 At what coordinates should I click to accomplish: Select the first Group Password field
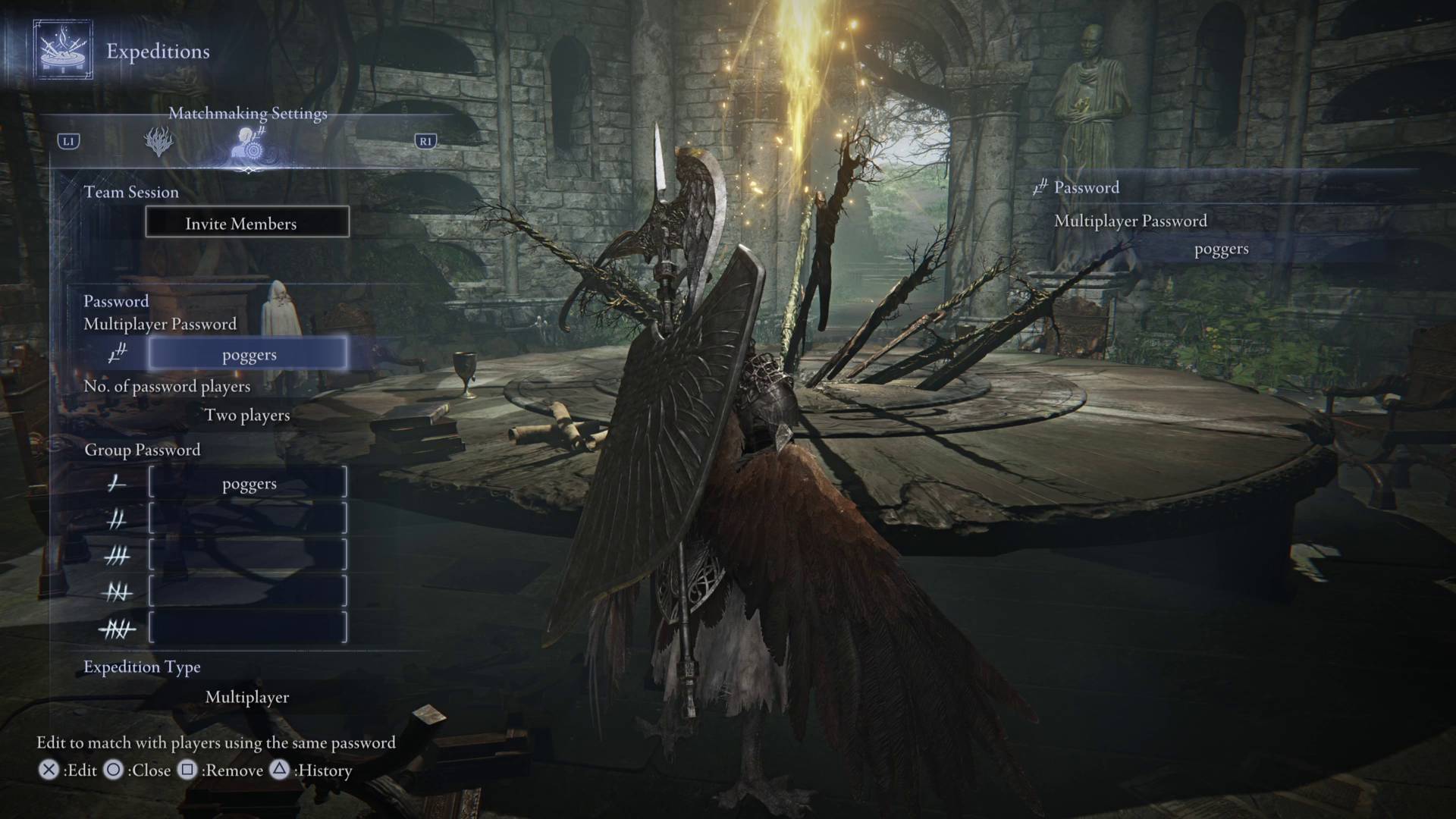[x=248, y=483]
